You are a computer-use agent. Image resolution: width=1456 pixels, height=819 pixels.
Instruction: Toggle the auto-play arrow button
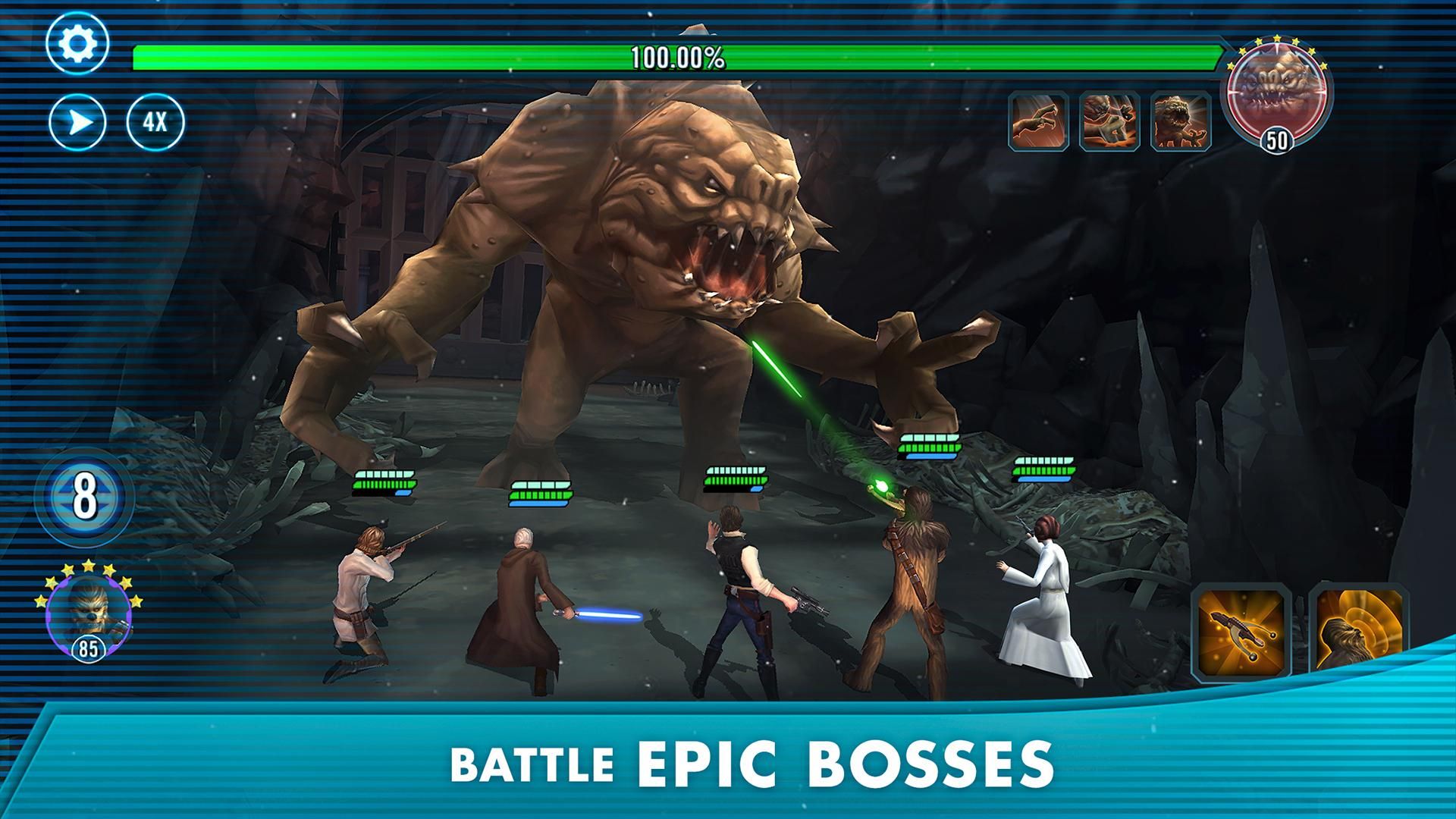[77, 122]
